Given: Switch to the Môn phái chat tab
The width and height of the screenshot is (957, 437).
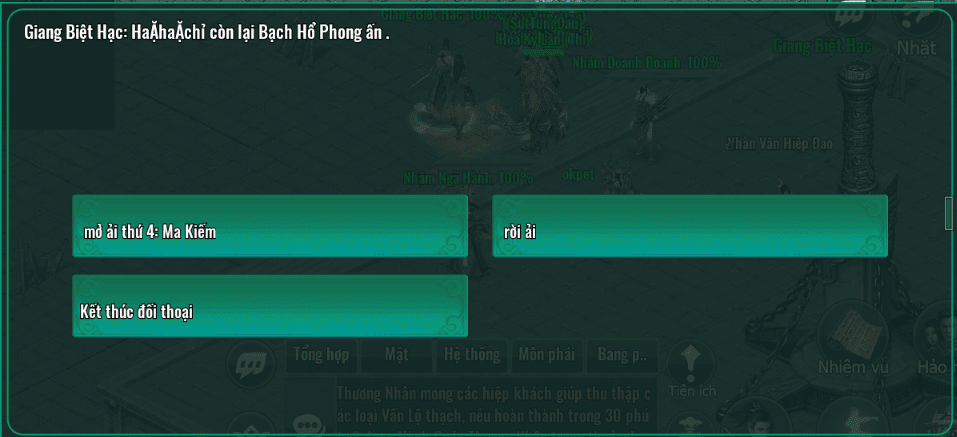Looking at the screenshot, I should (549, 354).
